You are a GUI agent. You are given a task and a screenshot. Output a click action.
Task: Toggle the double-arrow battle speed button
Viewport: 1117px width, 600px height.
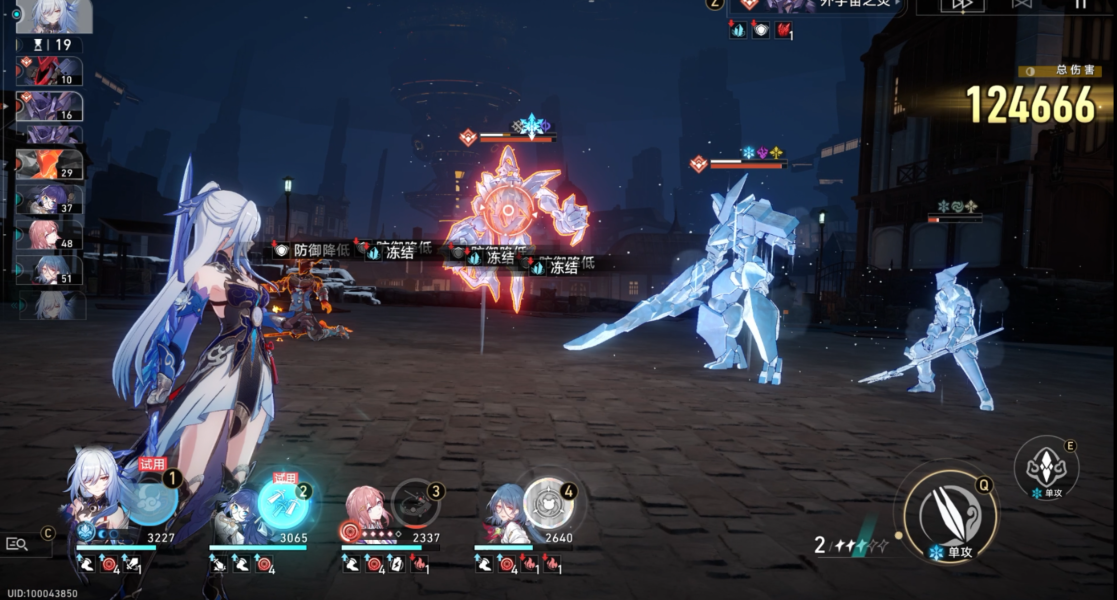(x=962, y=5)
